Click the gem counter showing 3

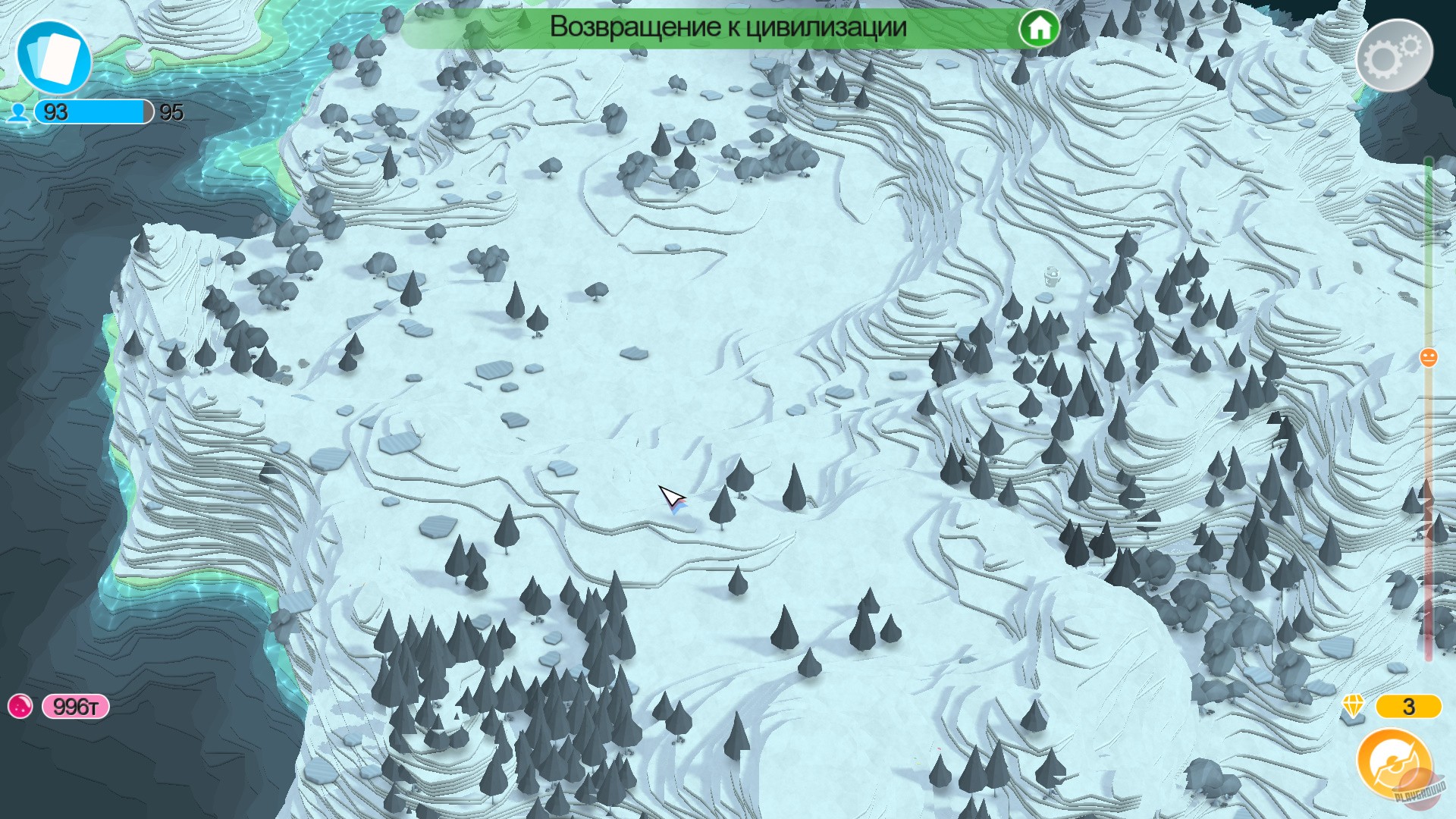coord(1410,708)
